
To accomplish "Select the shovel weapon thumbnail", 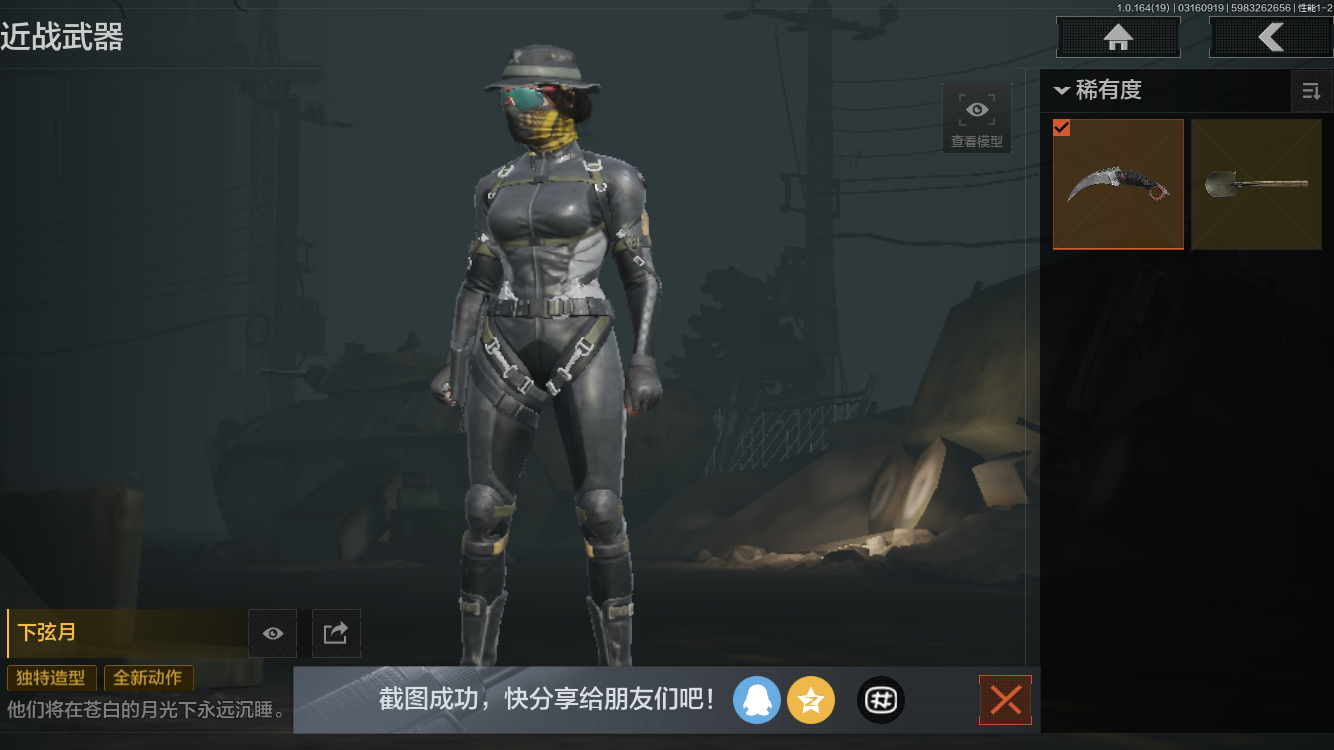I will [1256, 184].
